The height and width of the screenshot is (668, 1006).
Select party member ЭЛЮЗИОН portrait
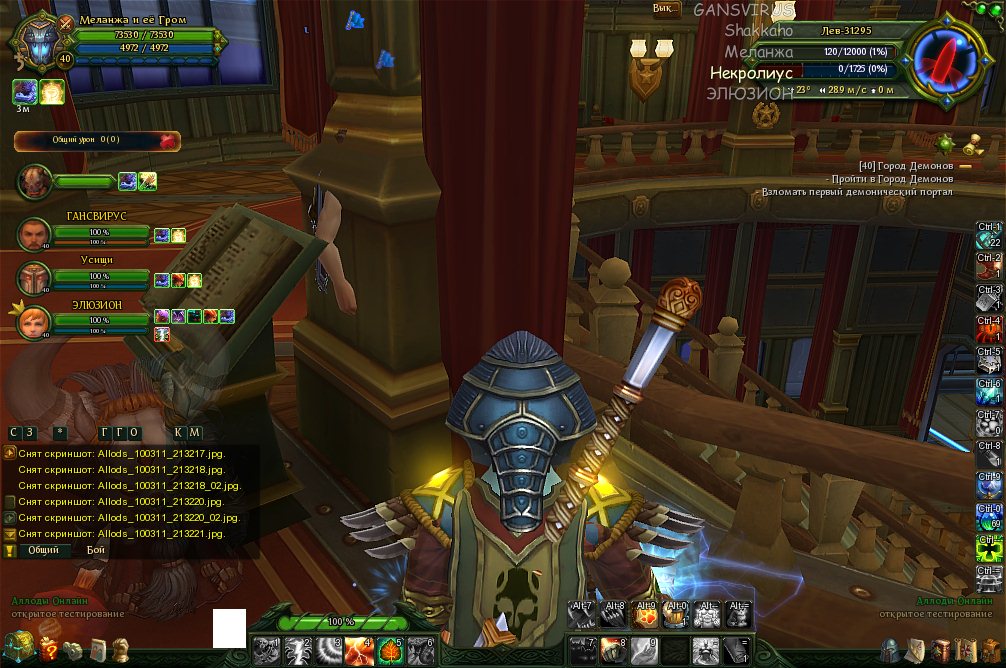(x=34, y=321)
